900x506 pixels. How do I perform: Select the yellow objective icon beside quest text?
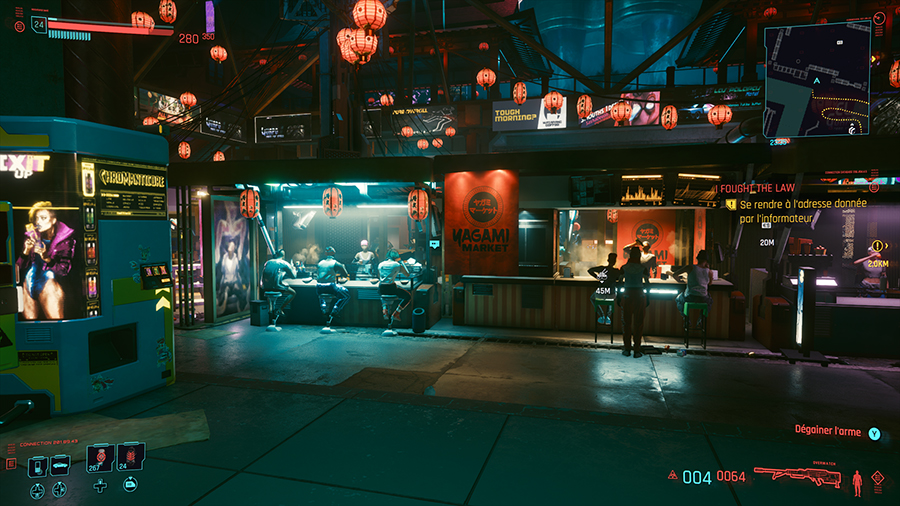pos(732,203)
